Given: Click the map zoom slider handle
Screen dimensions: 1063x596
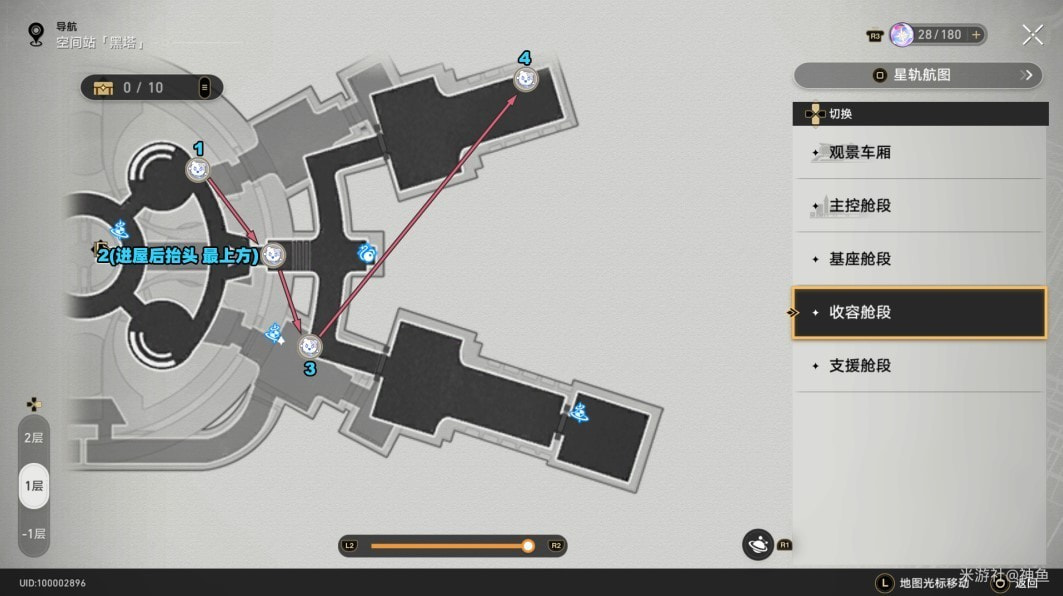Looking at the screenshot, I should click(528, 546).
